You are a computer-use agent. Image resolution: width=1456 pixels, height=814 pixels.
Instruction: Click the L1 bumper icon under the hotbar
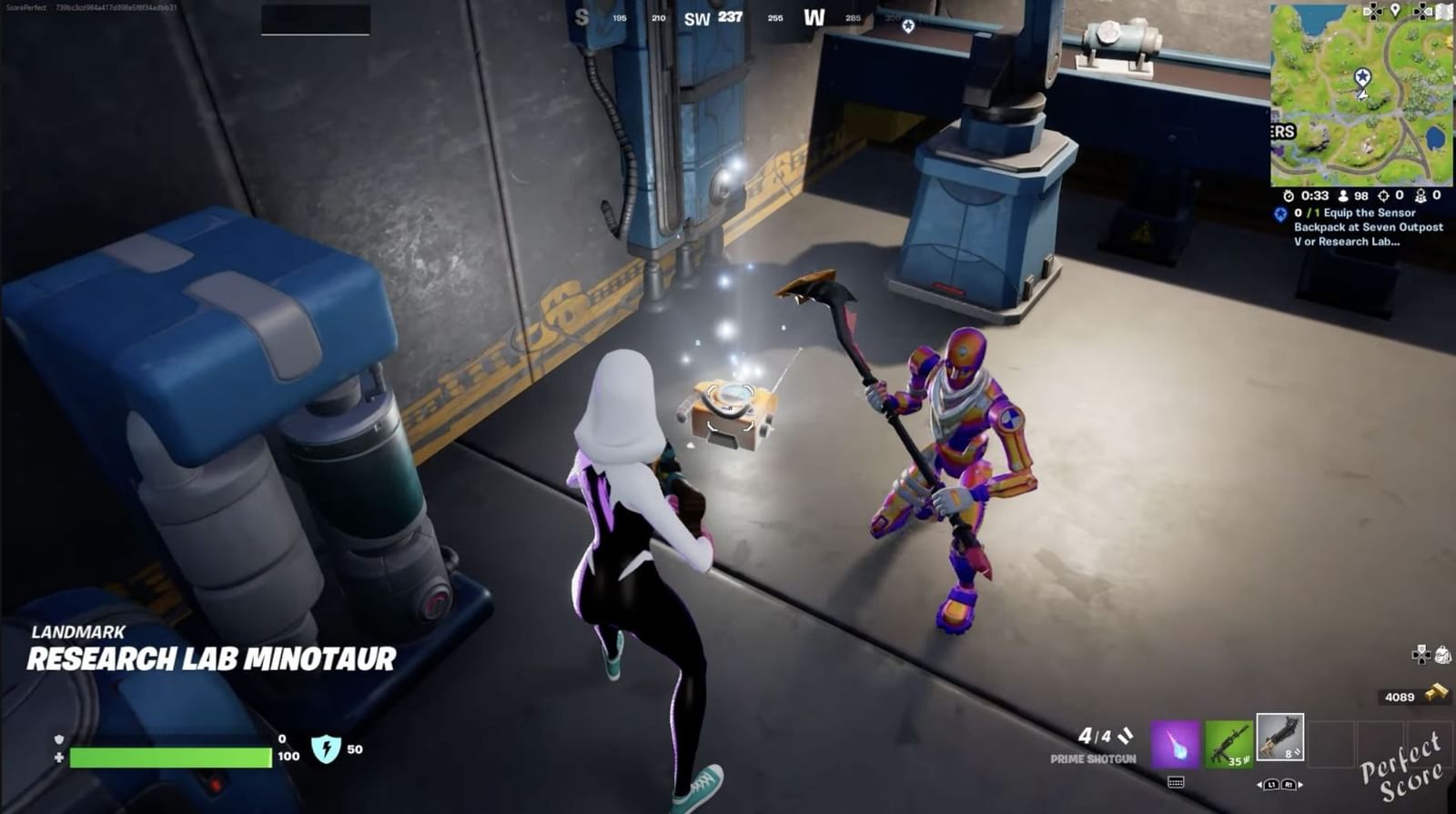point(1271,785)
